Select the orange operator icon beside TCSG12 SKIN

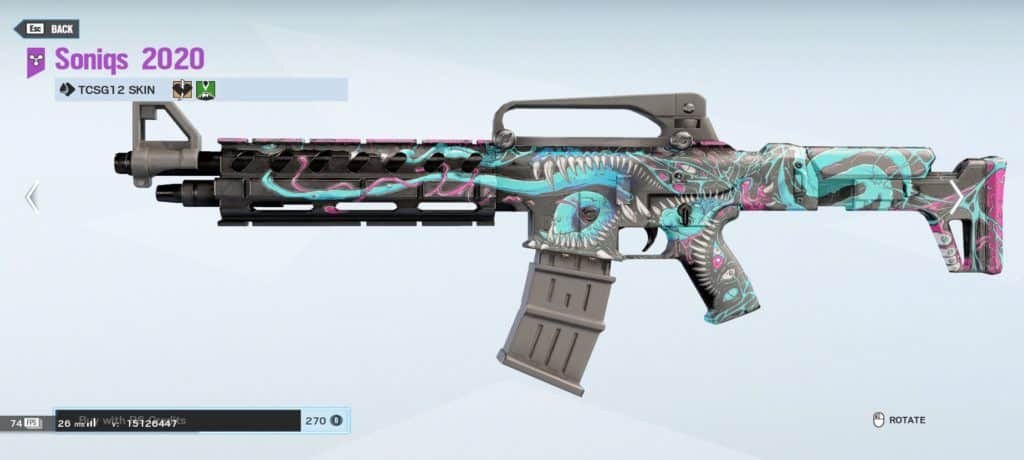tap(182, 90)
